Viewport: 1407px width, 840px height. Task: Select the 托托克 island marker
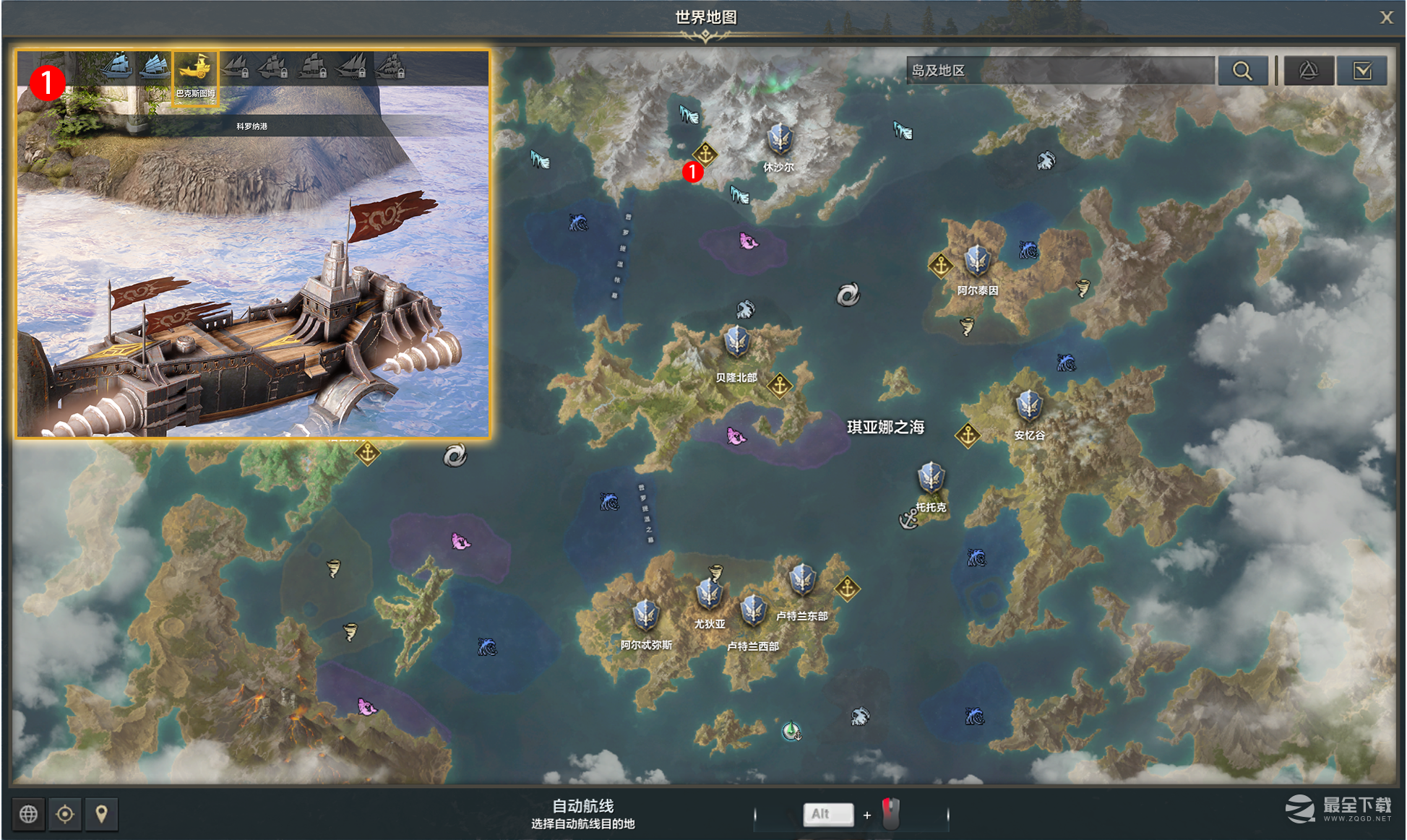[x=931, y=478]
